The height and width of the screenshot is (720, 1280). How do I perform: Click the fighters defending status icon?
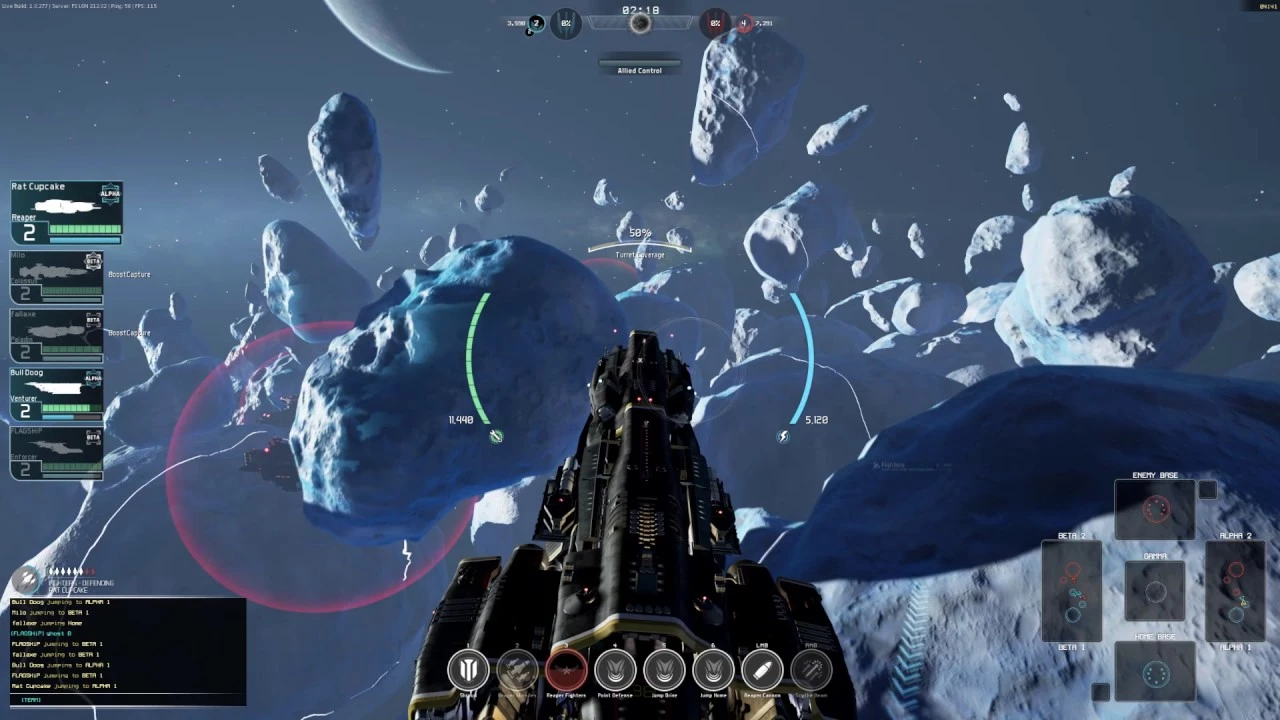click(x=27, y=578)
